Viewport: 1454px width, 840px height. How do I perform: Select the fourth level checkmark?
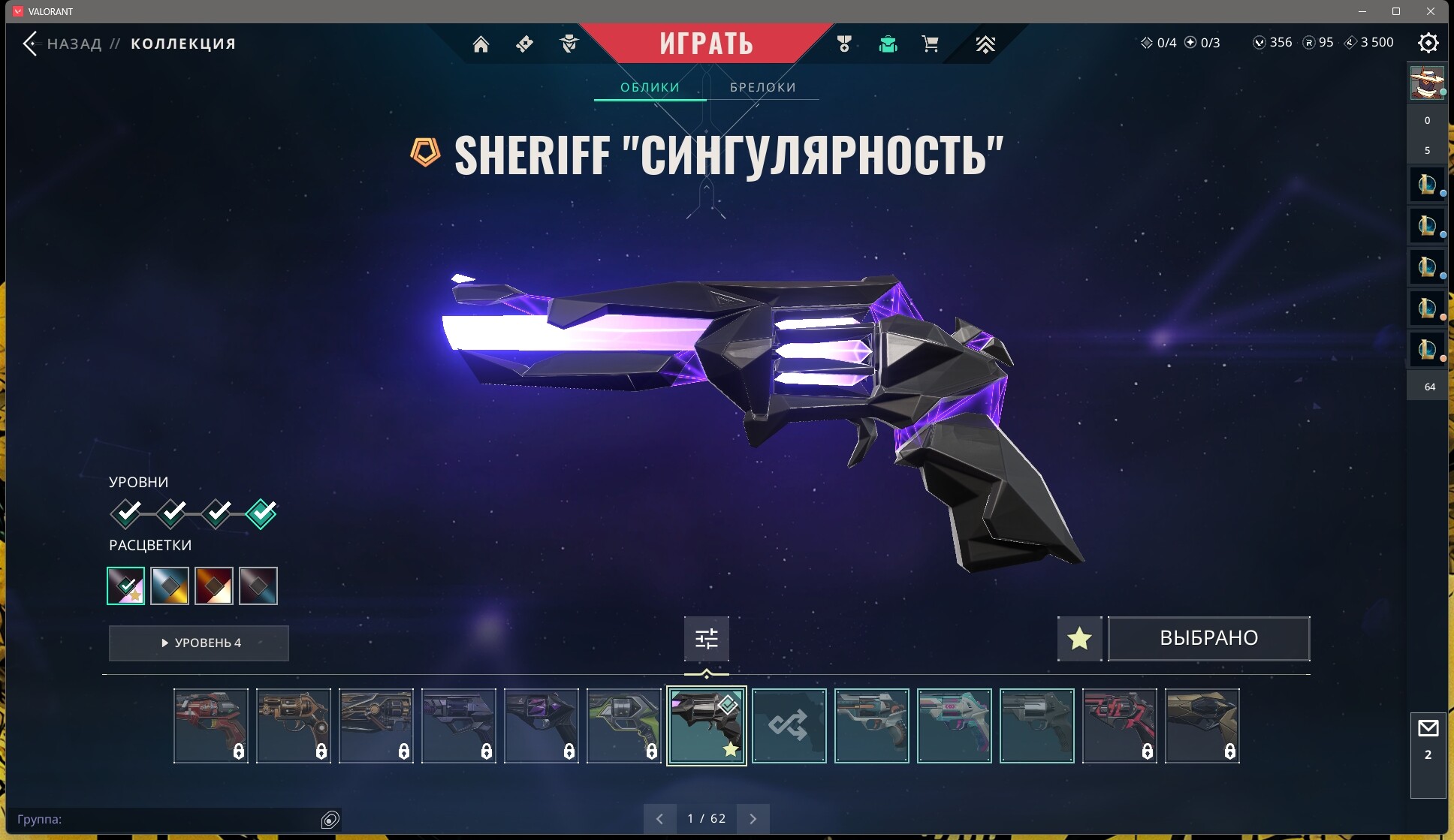click(x=260, y=513)
